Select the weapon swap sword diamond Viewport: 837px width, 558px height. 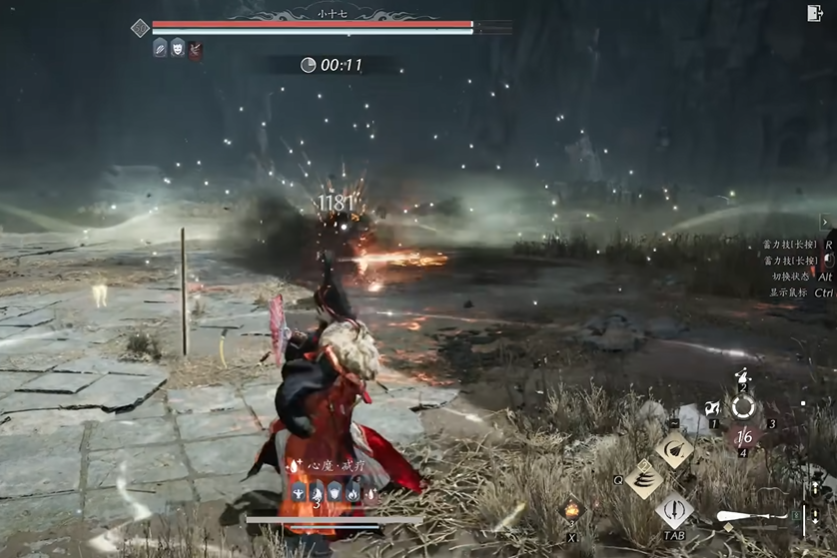click(x=675, y=511)
